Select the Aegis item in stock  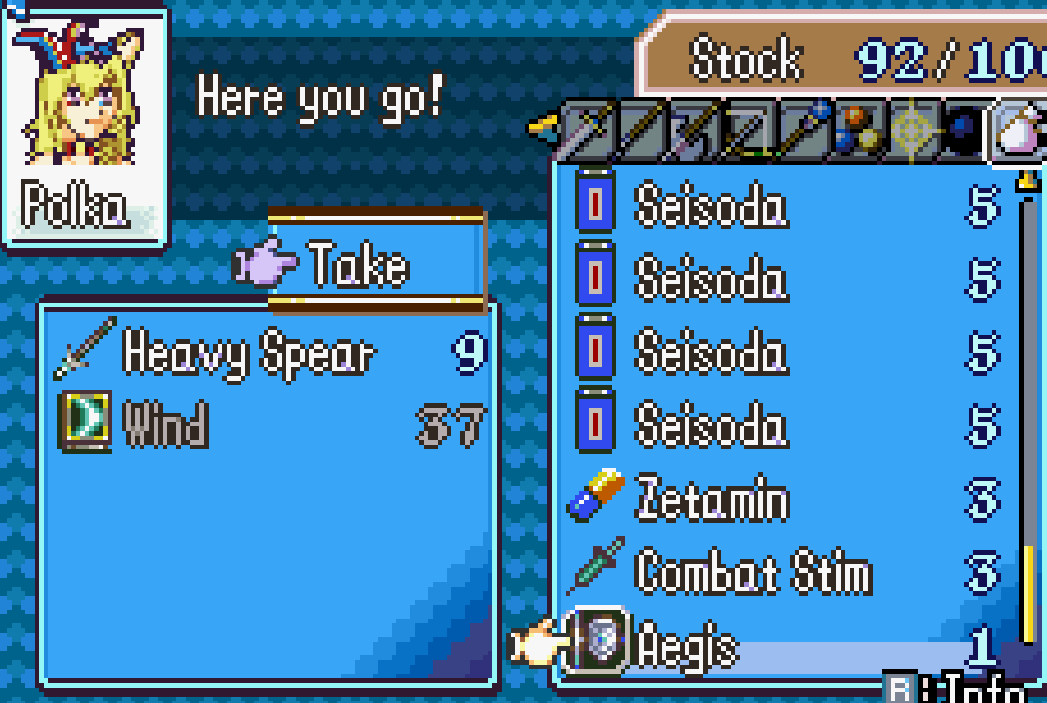pos(686,648)
